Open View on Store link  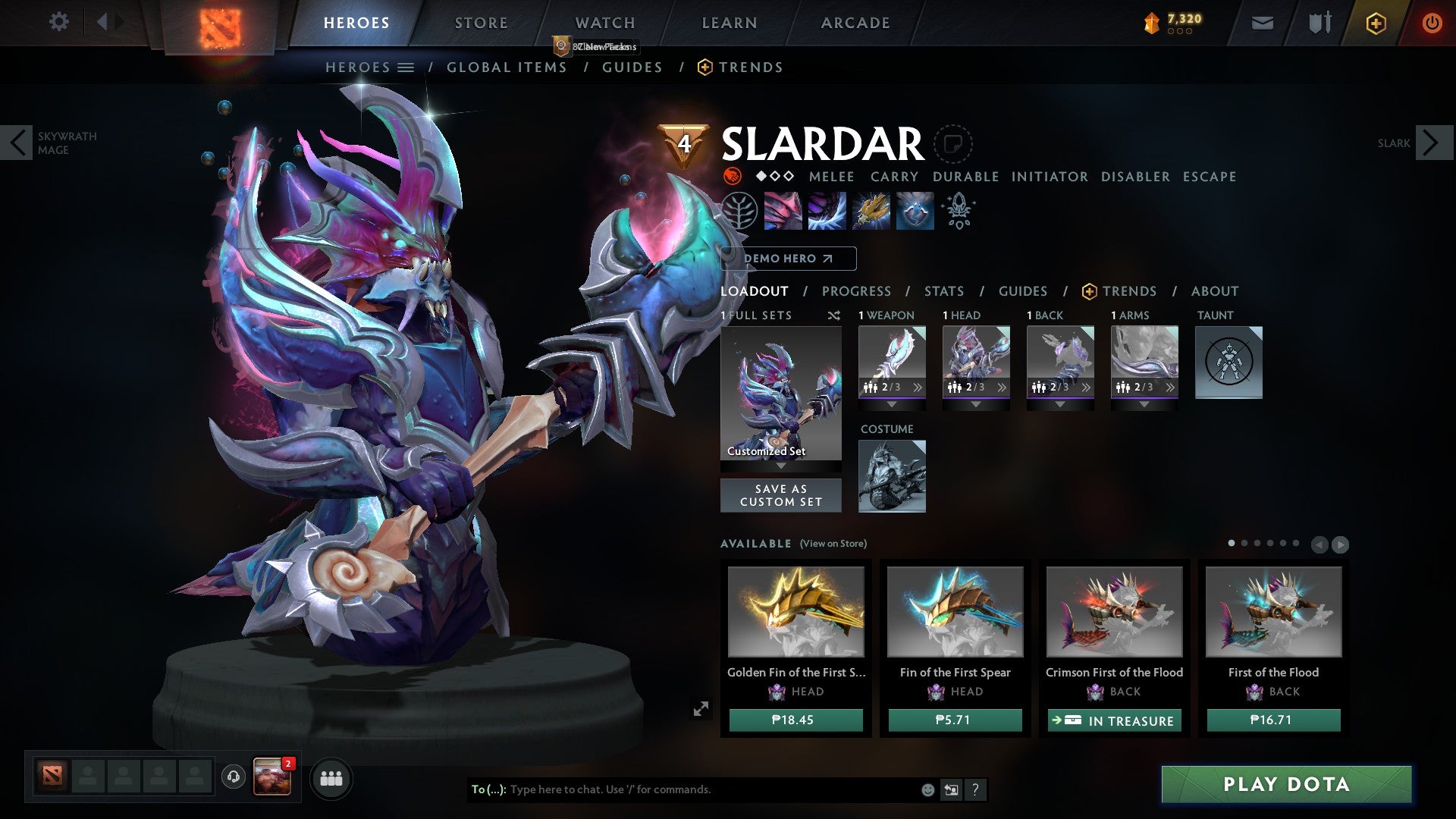(832, 544)
